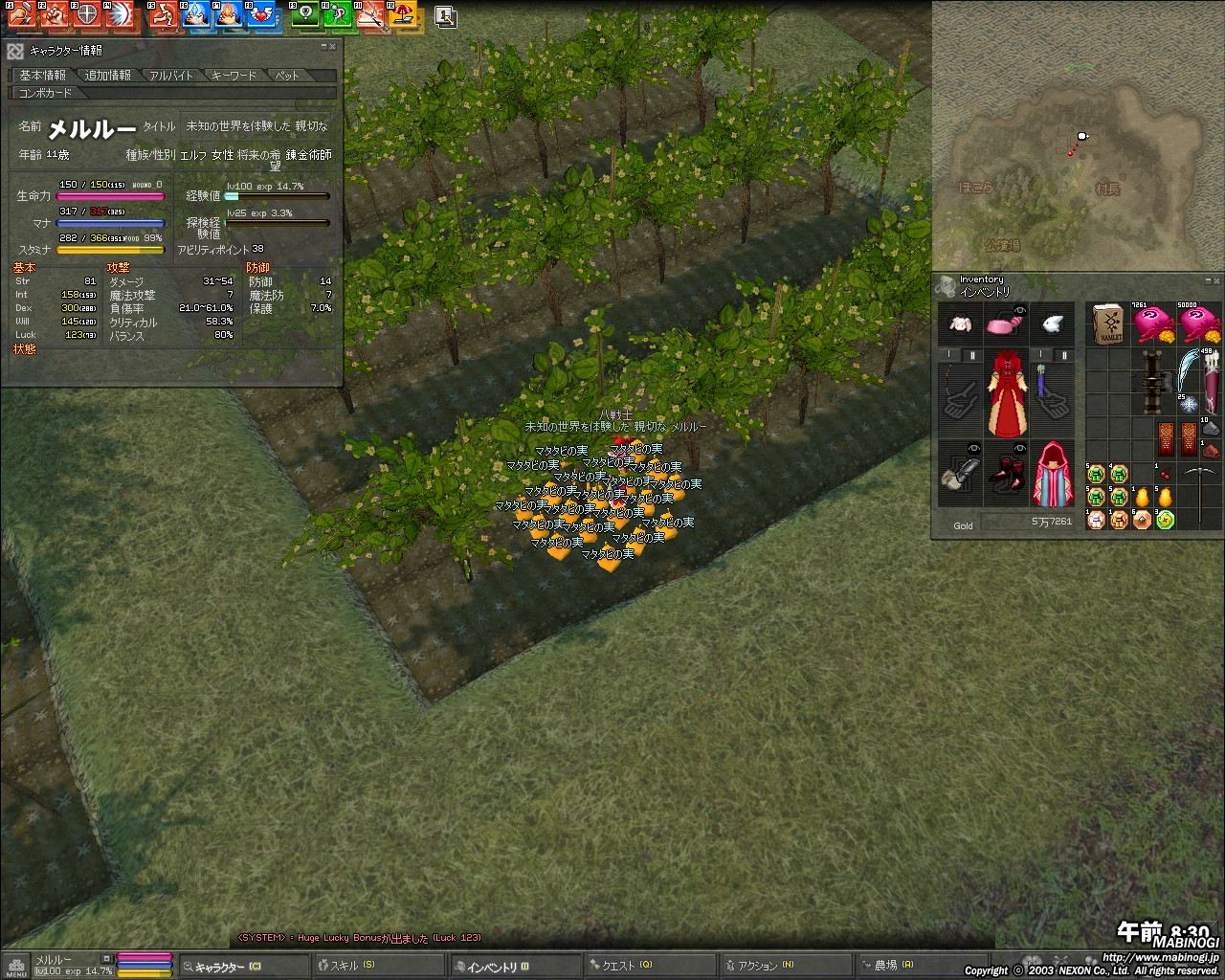Select the pickaxe in inventory
1225x980 pixels.
coord(1198,495)
